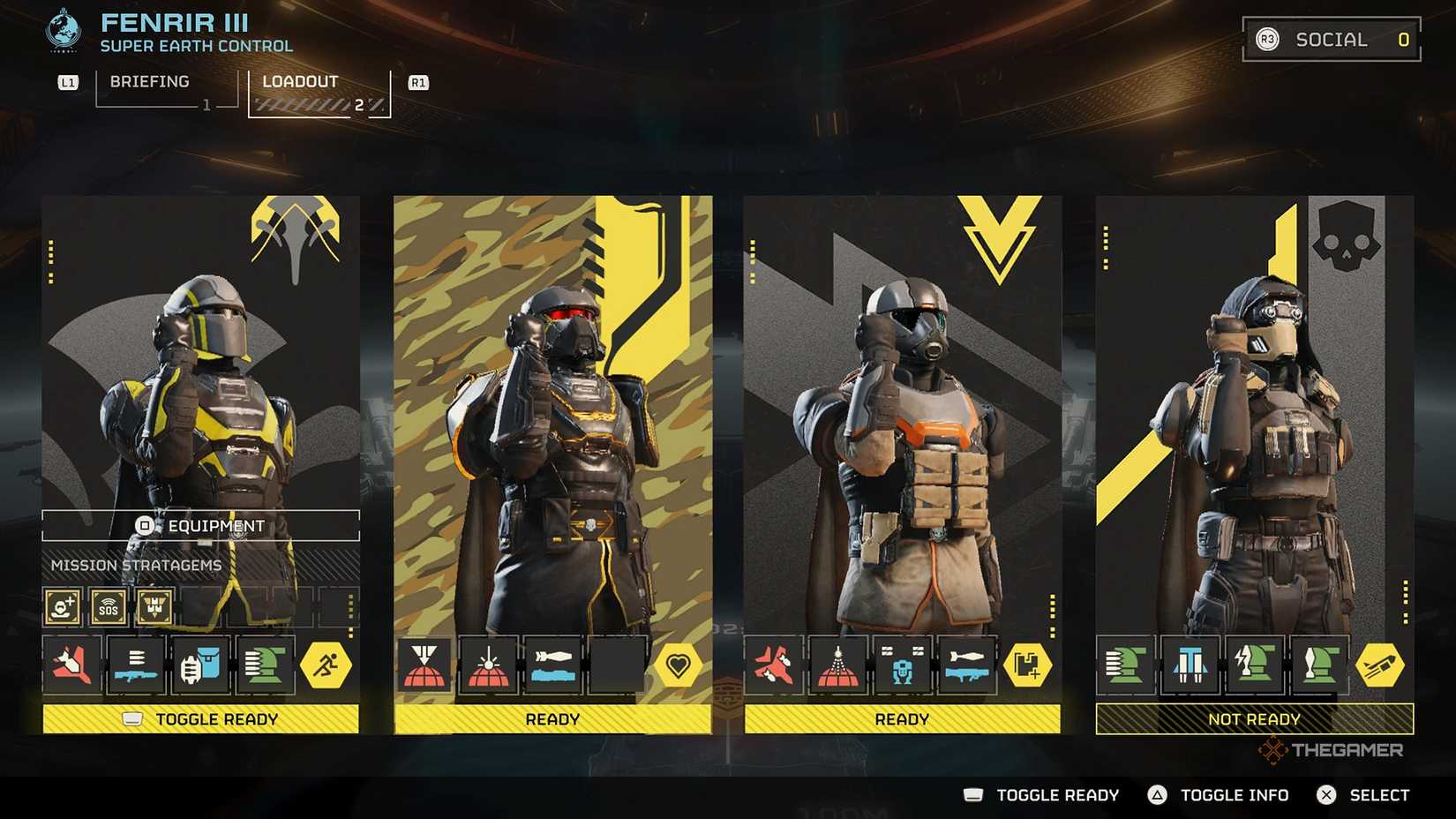Select the orbital laser icon in second loadout
The width and height of the screenshot is (1456, 819).
pos(487,665)
